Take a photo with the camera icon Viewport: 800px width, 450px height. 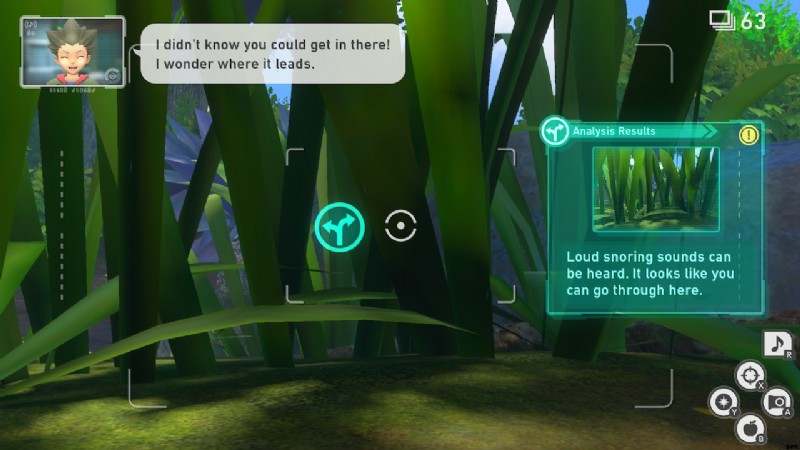pyautogui.click(x=775, y=403)
